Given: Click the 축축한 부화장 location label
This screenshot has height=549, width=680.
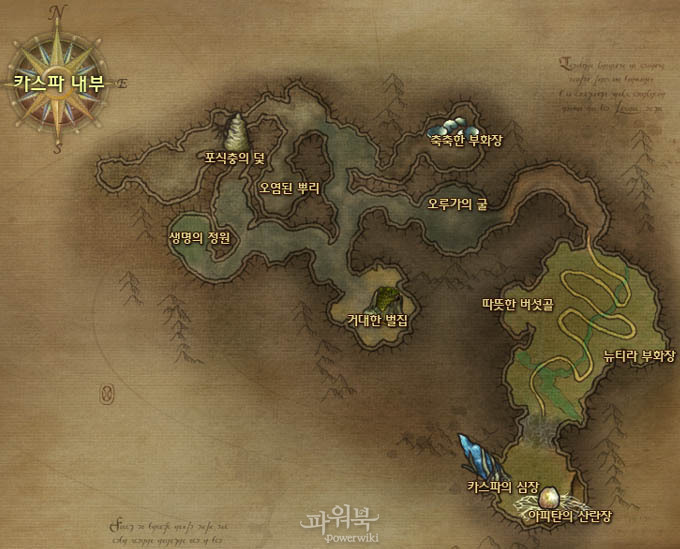Looking at the screenshot, I should [x=465, y=141].
